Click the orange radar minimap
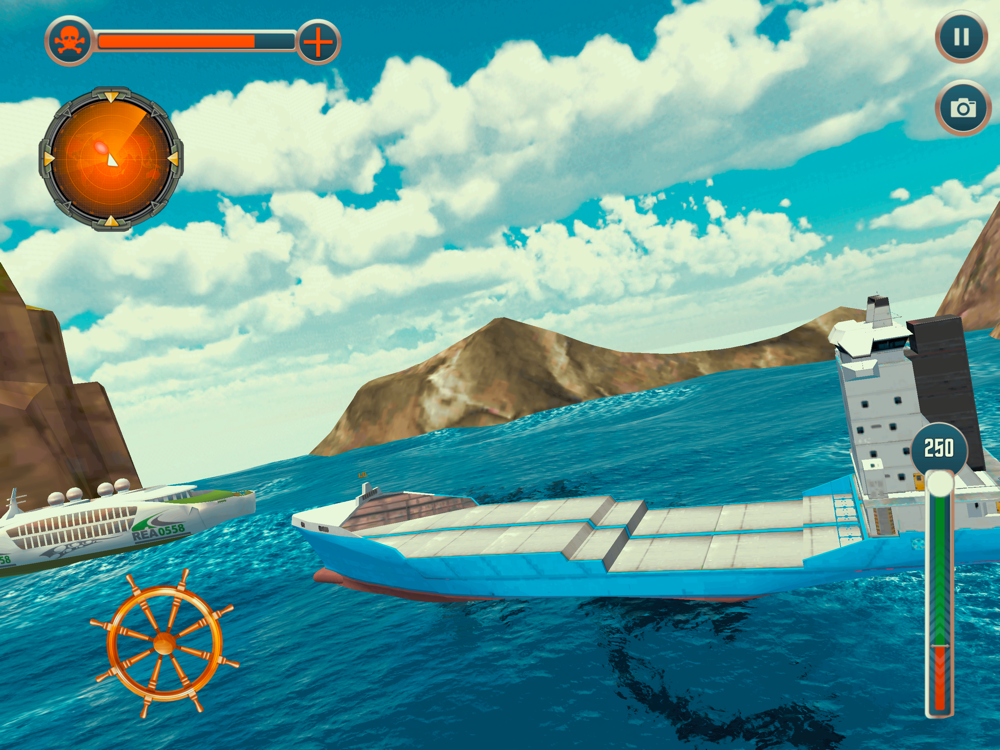 [x=110, y=159]
